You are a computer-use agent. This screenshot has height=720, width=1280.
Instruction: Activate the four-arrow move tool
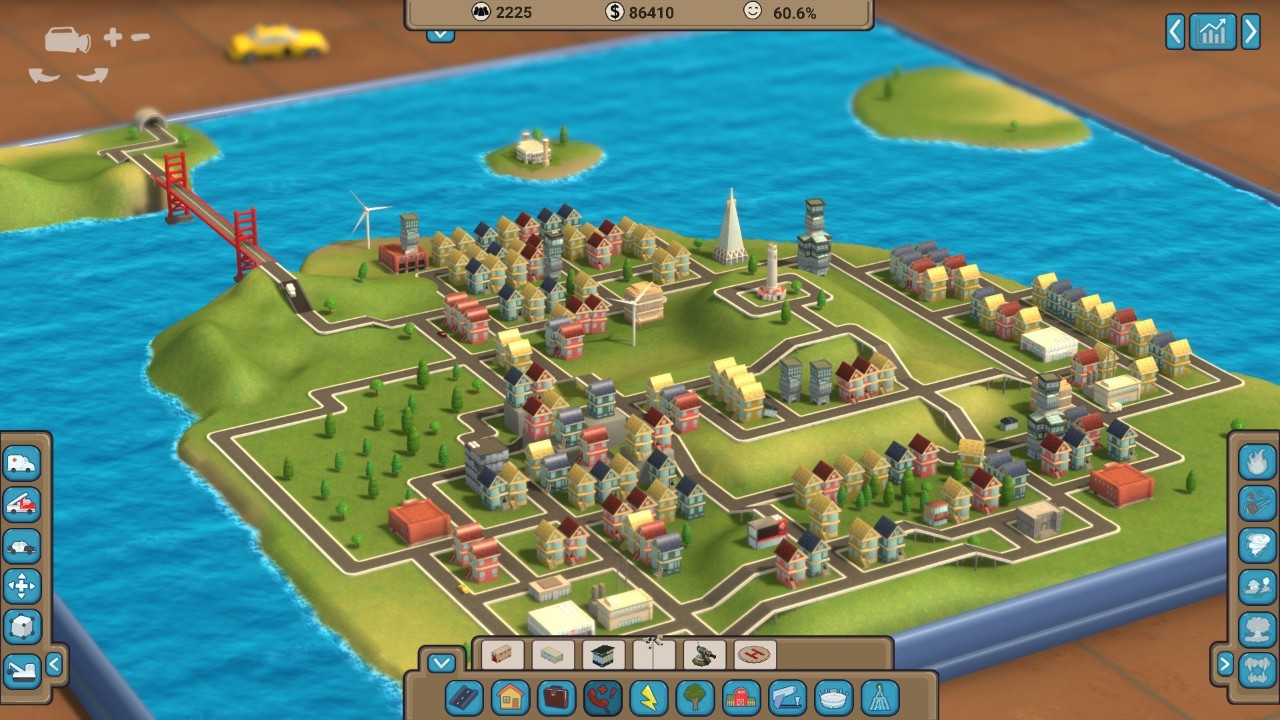click(22, 586)
